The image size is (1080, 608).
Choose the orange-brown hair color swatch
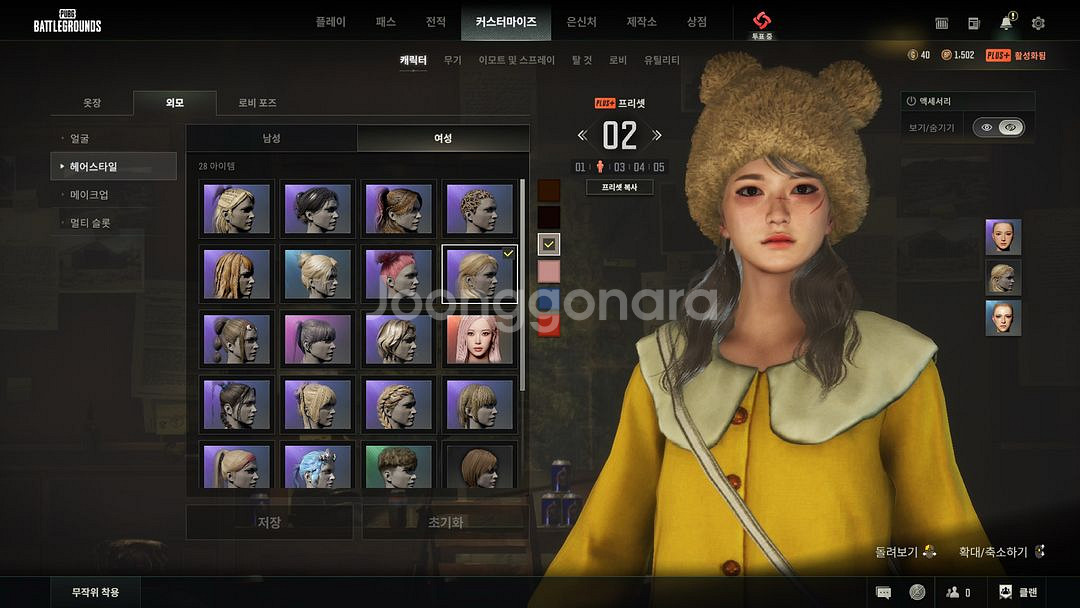click(x=549, y=190)
